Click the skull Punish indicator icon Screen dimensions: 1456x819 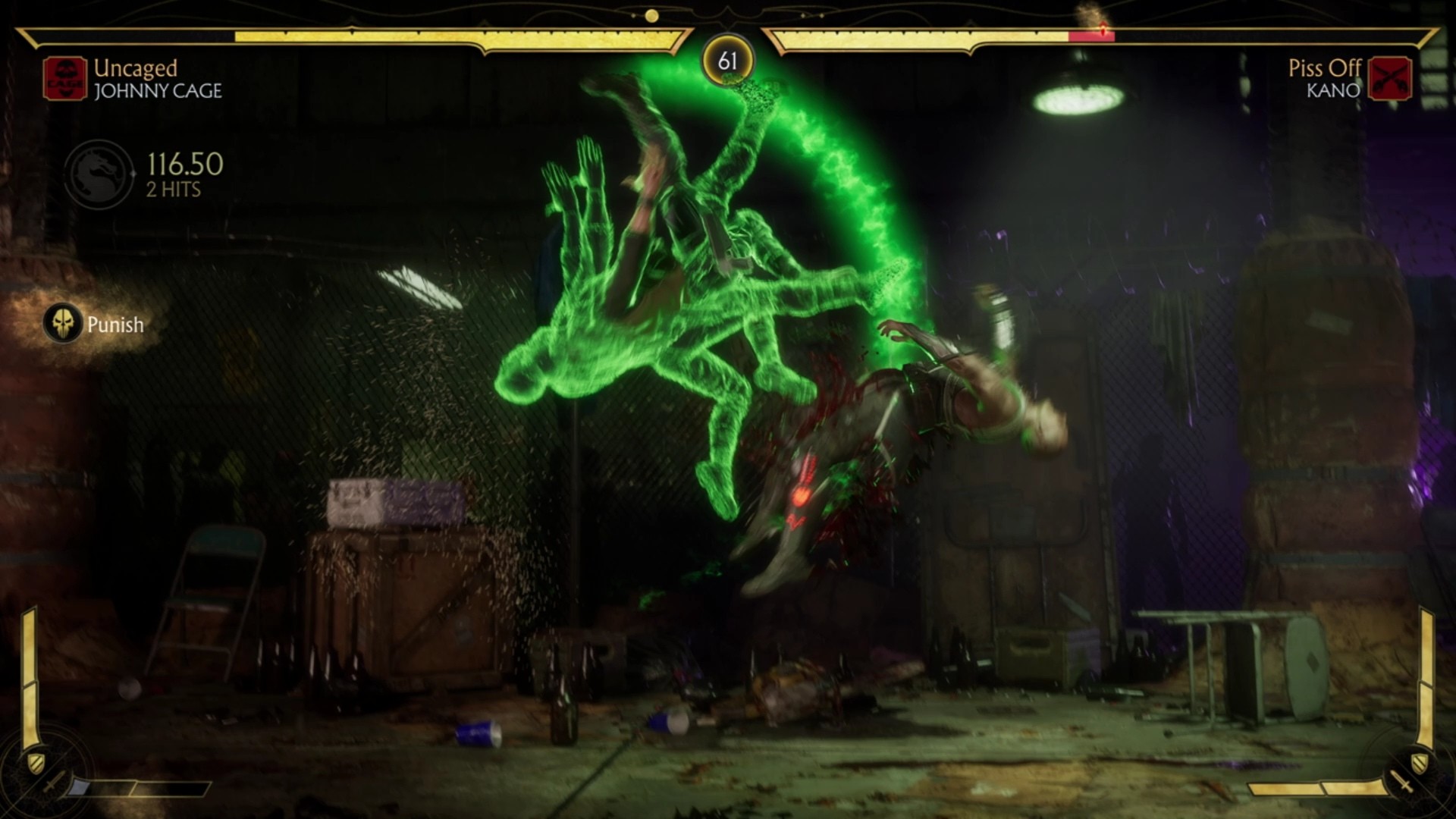[64, 324]
